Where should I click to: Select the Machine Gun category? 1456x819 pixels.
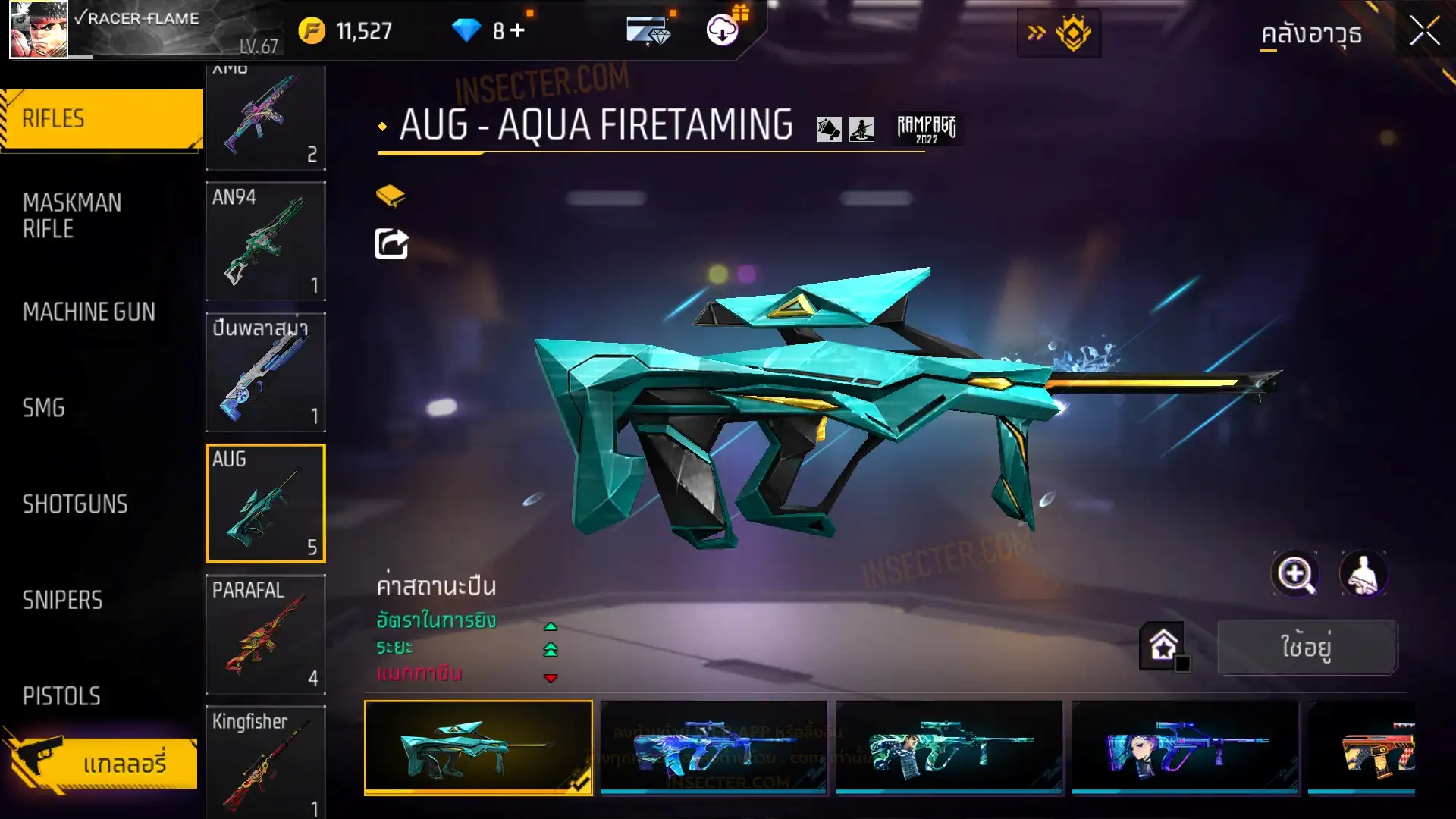click(89, 312)
